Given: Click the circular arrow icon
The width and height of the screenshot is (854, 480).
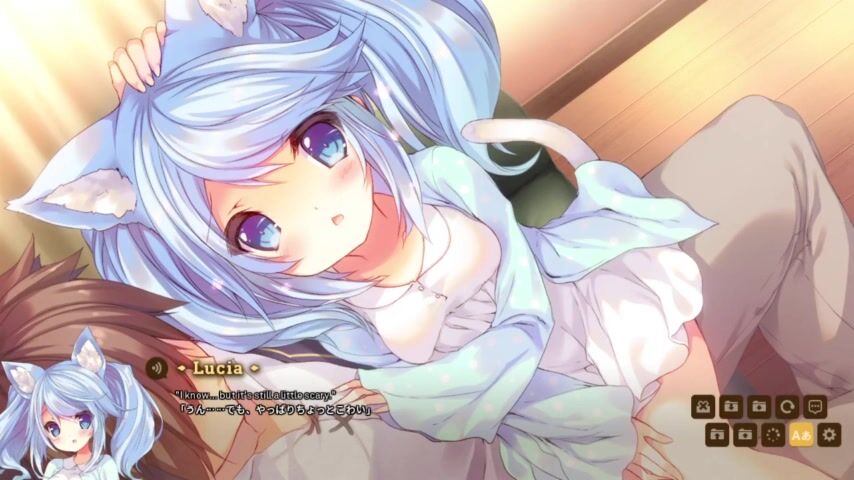Looking at the screenshot, I should tap(787, 407).
